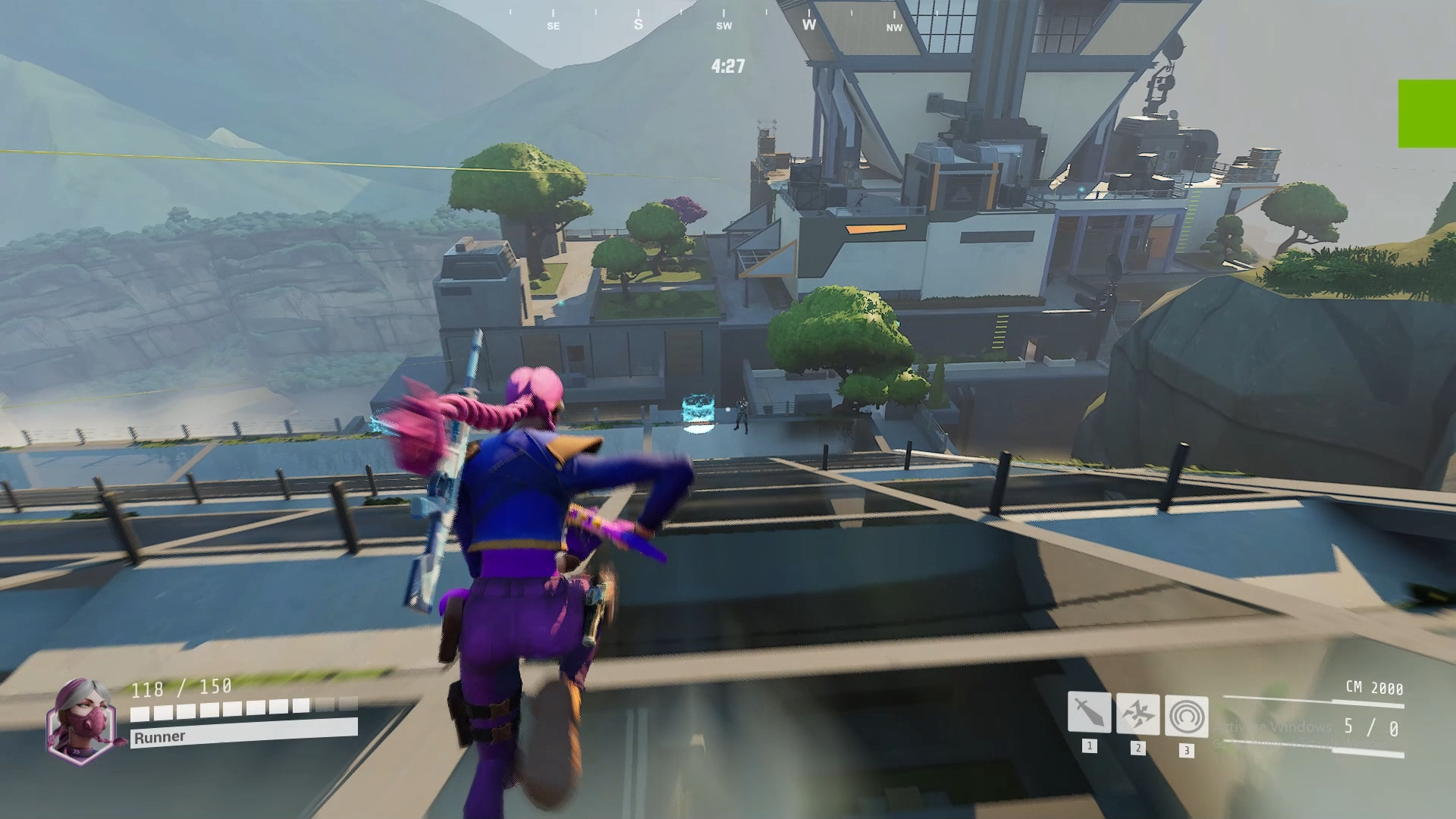Click the S compass heading marker
Image resolution: width=1456 pixels, height=819 pixels.
[637, 24]
